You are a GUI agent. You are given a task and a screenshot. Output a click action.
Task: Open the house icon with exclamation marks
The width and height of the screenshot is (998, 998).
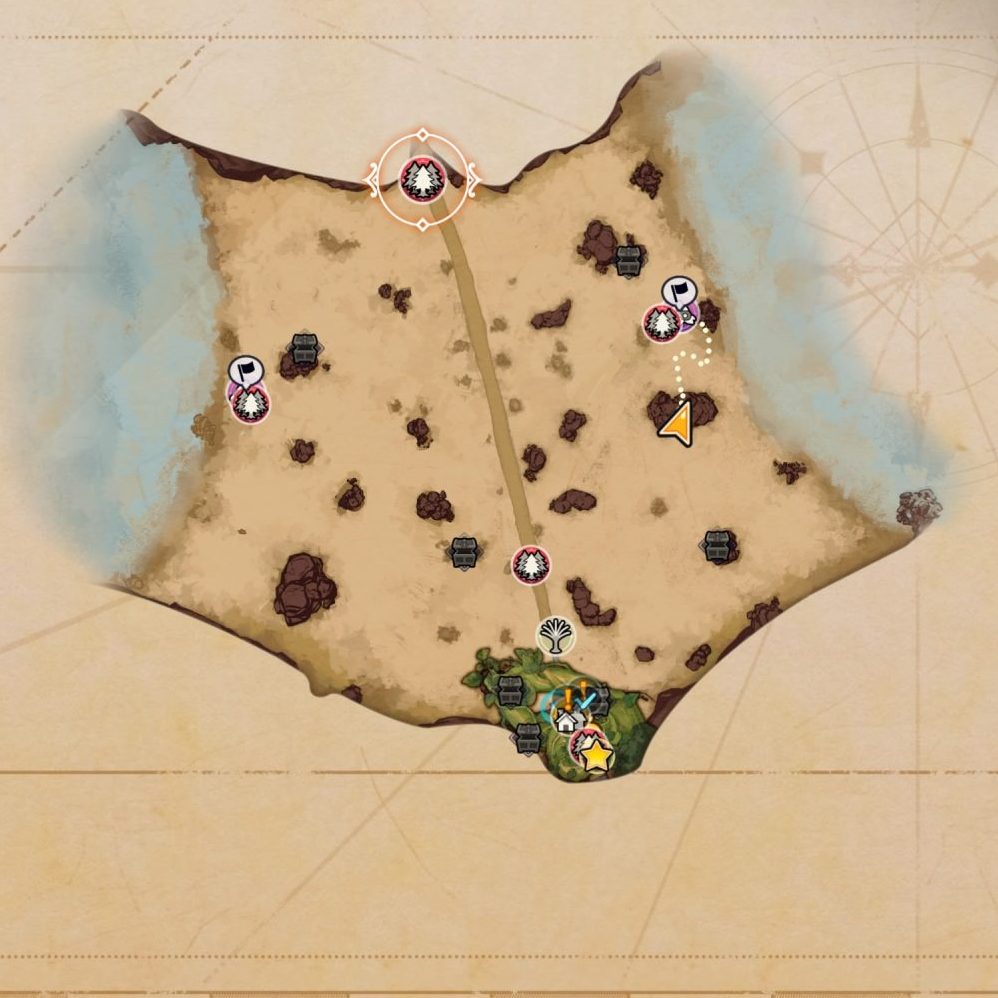[568, 716]
